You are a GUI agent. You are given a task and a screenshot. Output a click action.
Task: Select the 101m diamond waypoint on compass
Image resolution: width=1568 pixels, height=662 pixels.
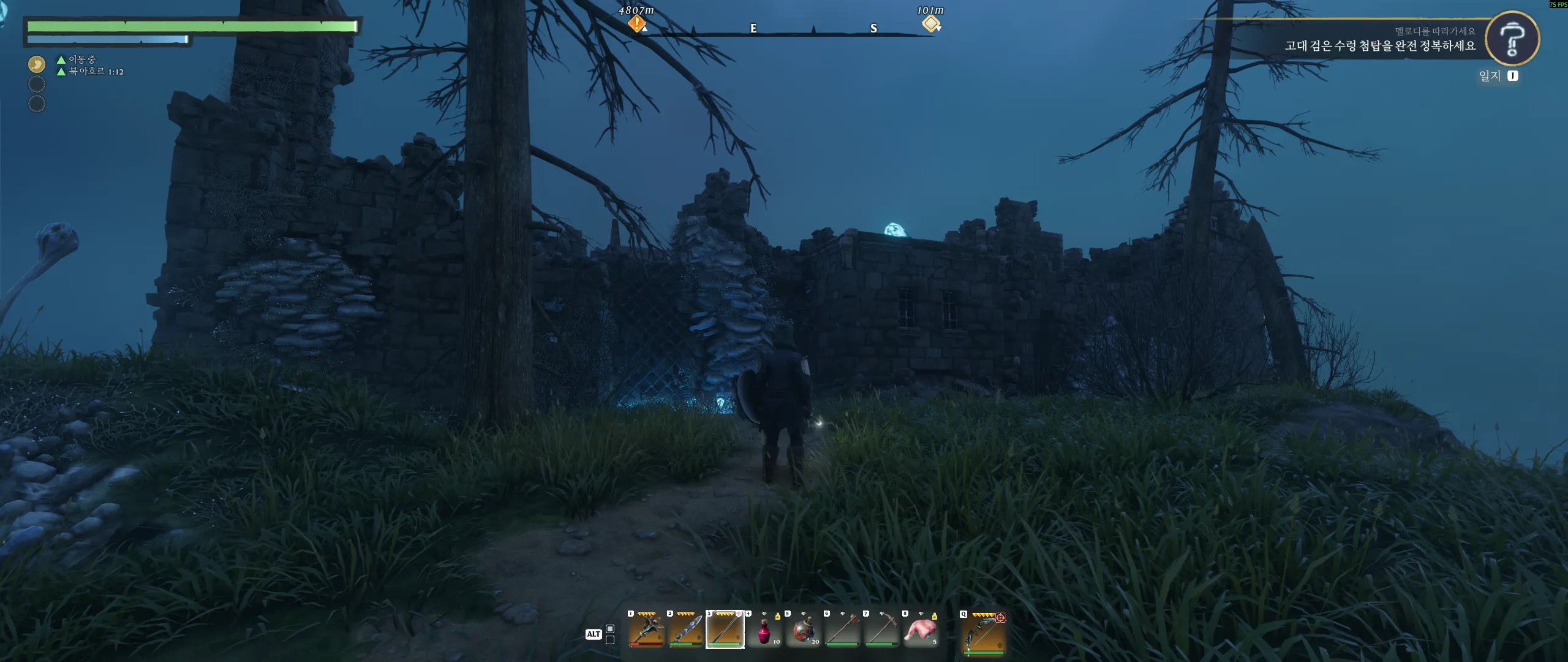coord(931,24)
